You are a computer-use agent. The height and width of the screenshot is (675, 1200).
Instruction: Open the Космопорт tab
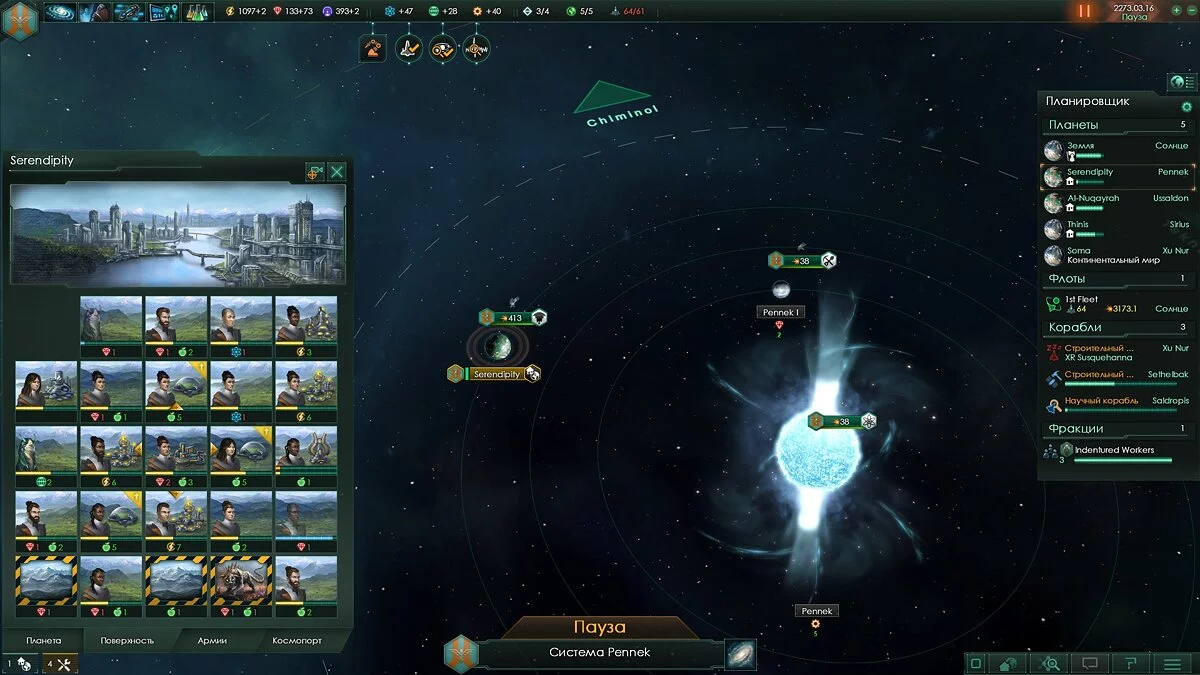point(297,640)
